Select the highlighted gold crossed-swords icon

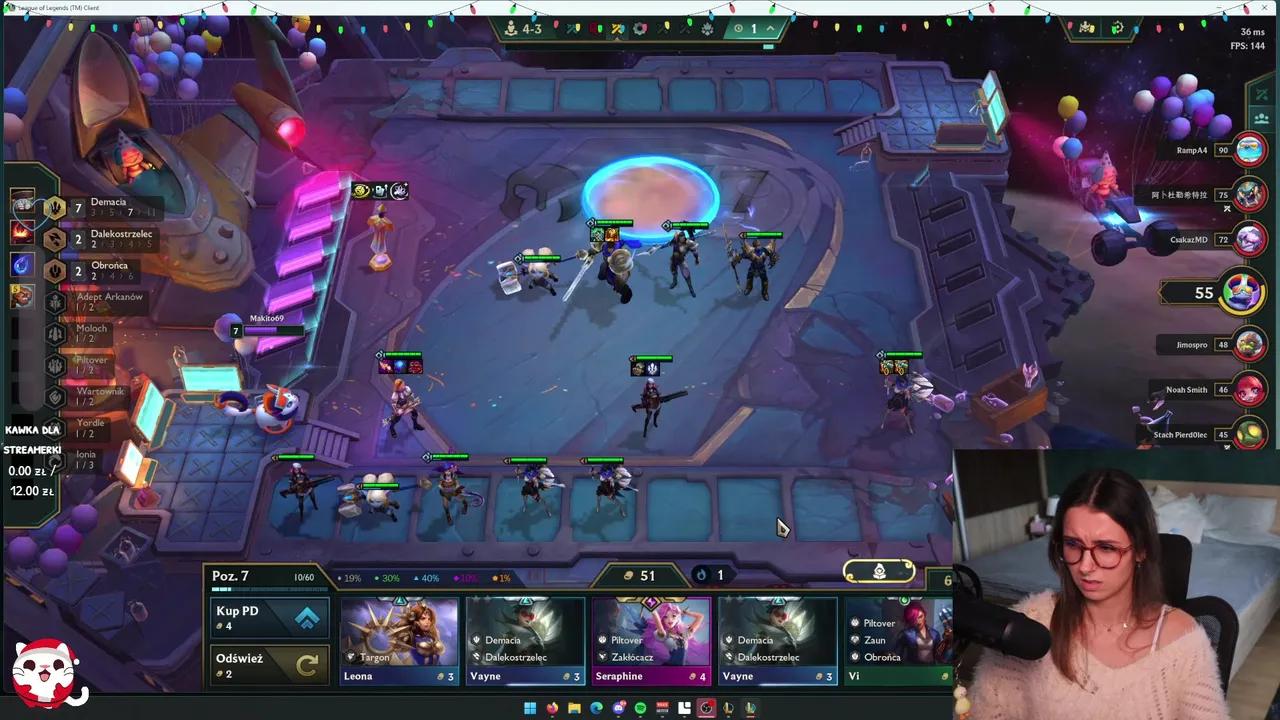click(x=618, y=29)
